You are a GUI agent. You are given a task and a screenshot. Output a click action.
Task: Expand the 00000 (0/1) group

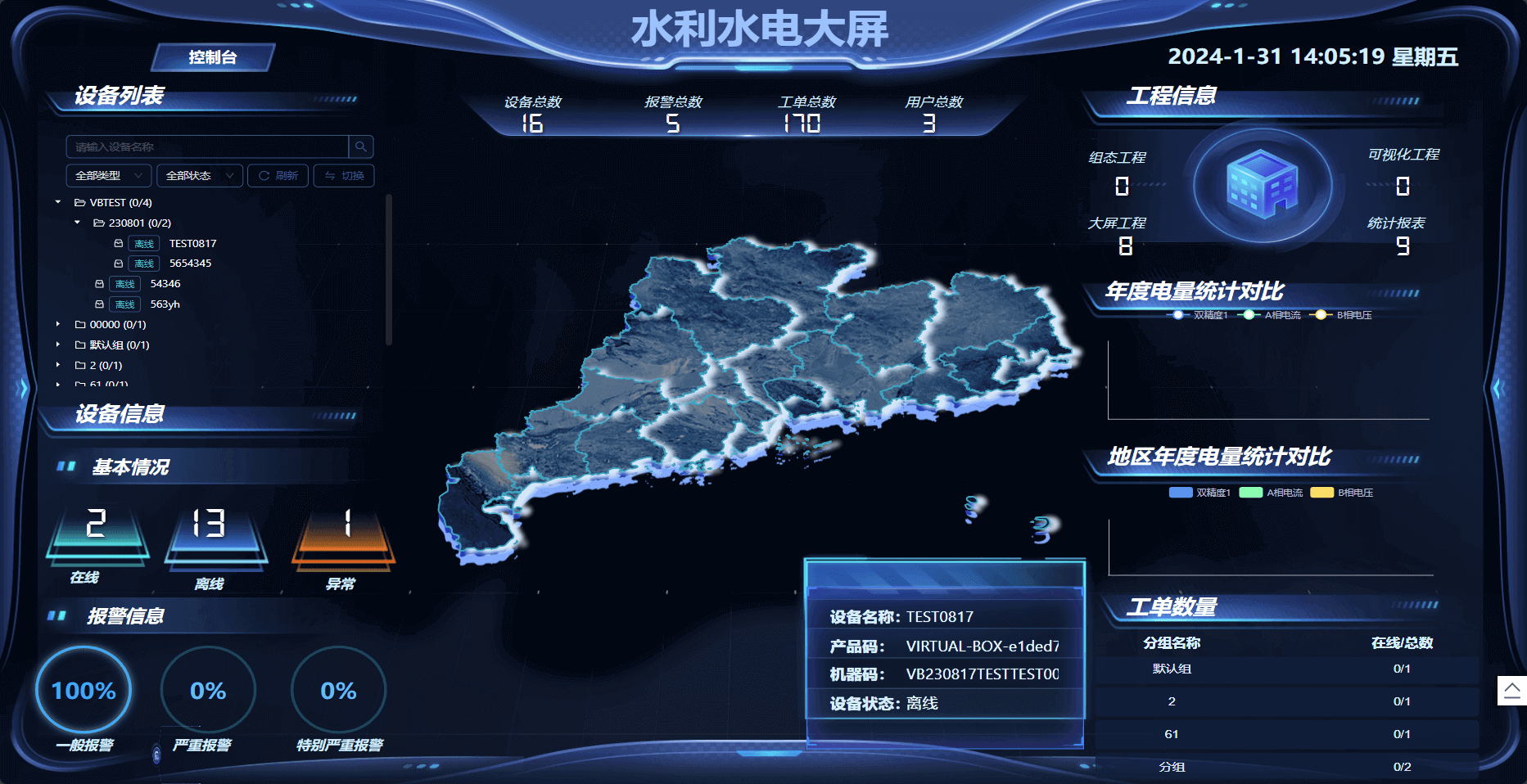tap(58, 324)
